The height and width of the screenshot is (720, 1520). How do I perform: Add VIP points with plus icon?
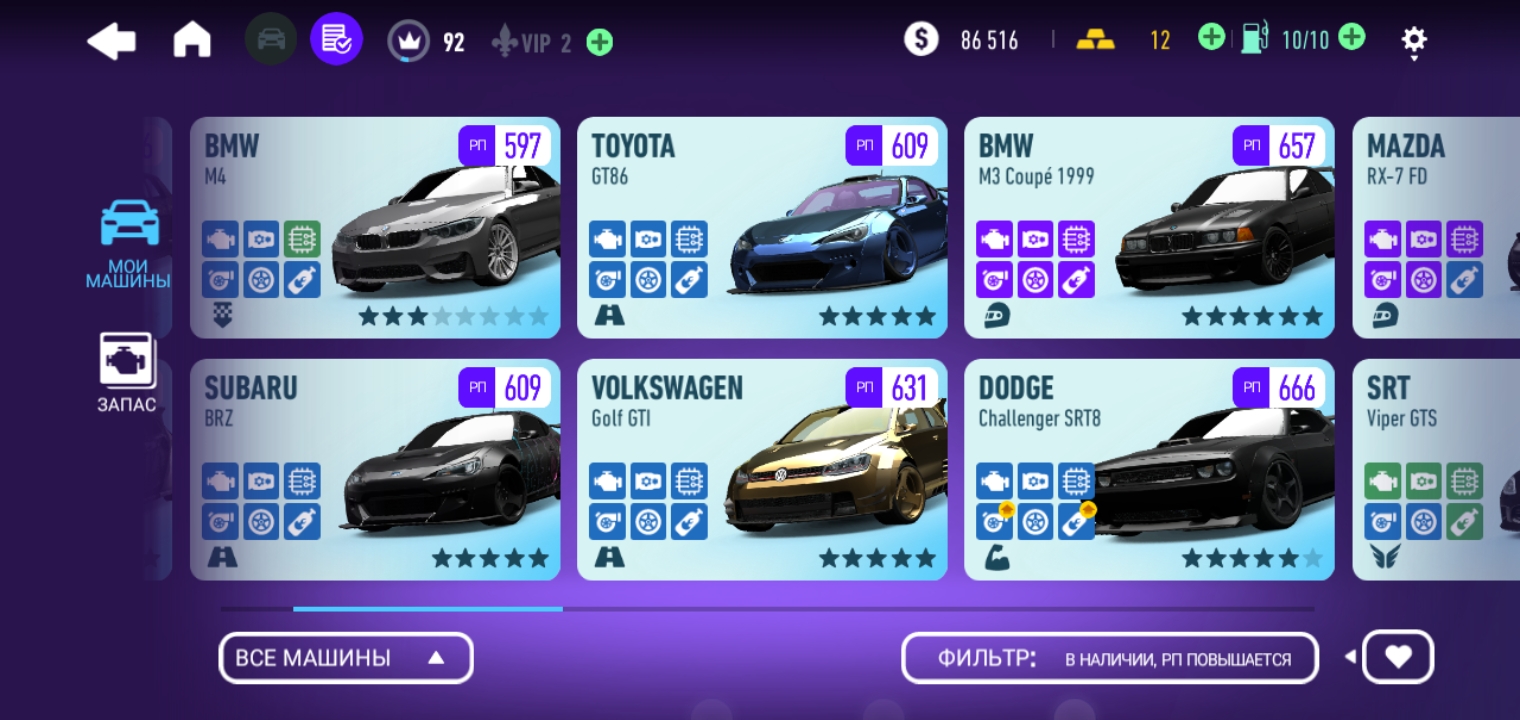click(600, 42)
